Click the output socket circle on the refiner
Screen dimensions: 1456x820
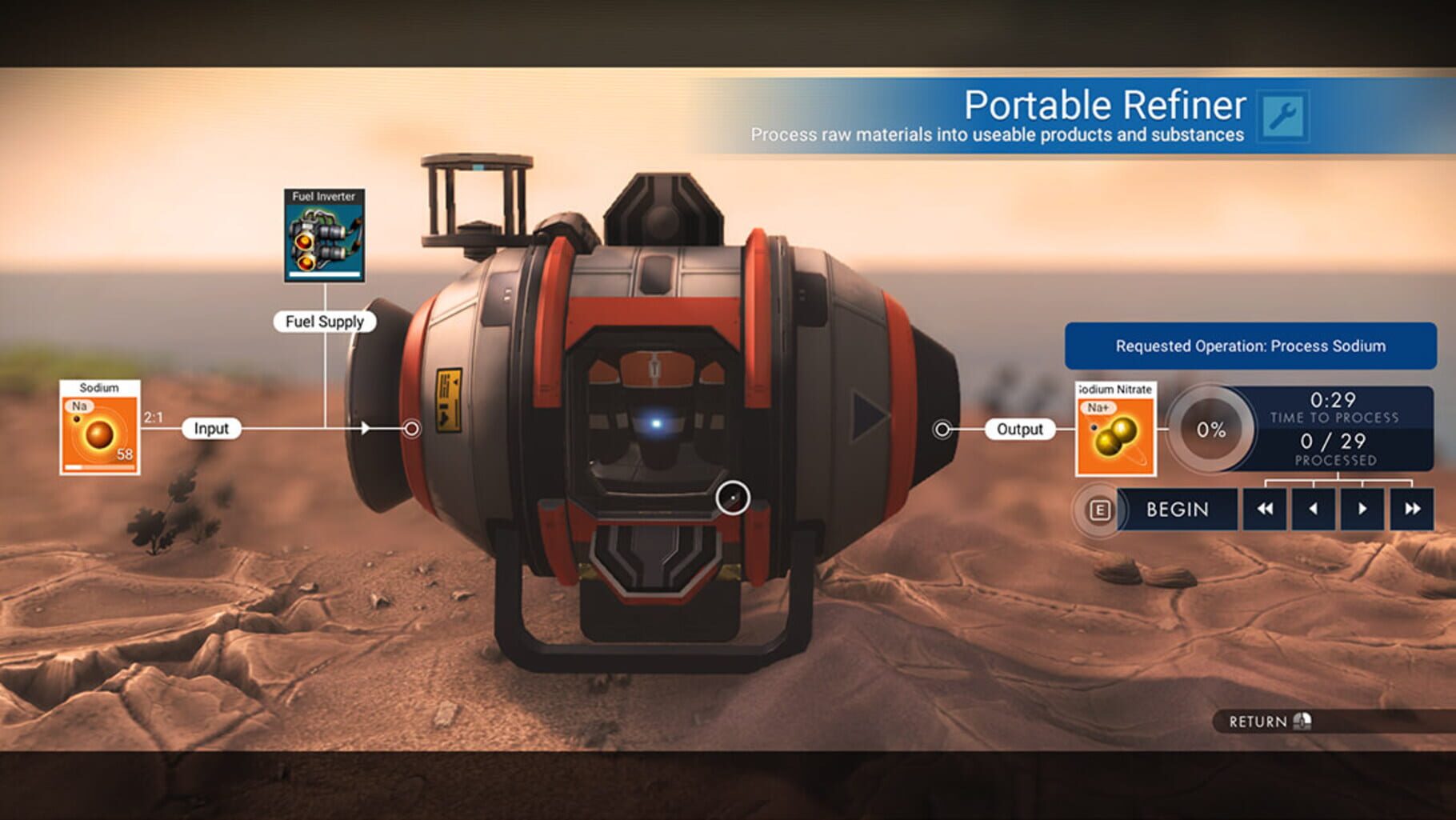coord(941,430)
